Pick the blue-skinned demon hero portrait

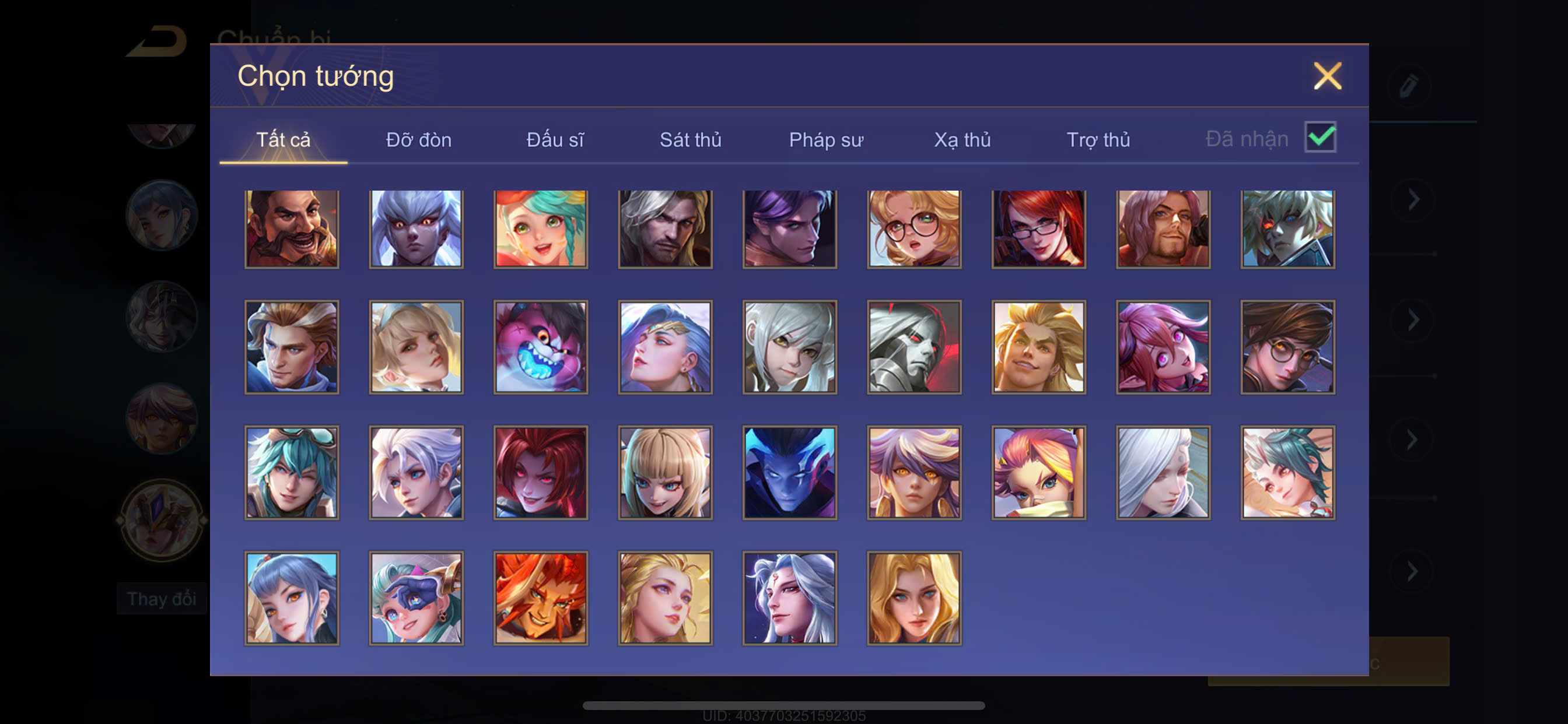[x=789, y=472]
